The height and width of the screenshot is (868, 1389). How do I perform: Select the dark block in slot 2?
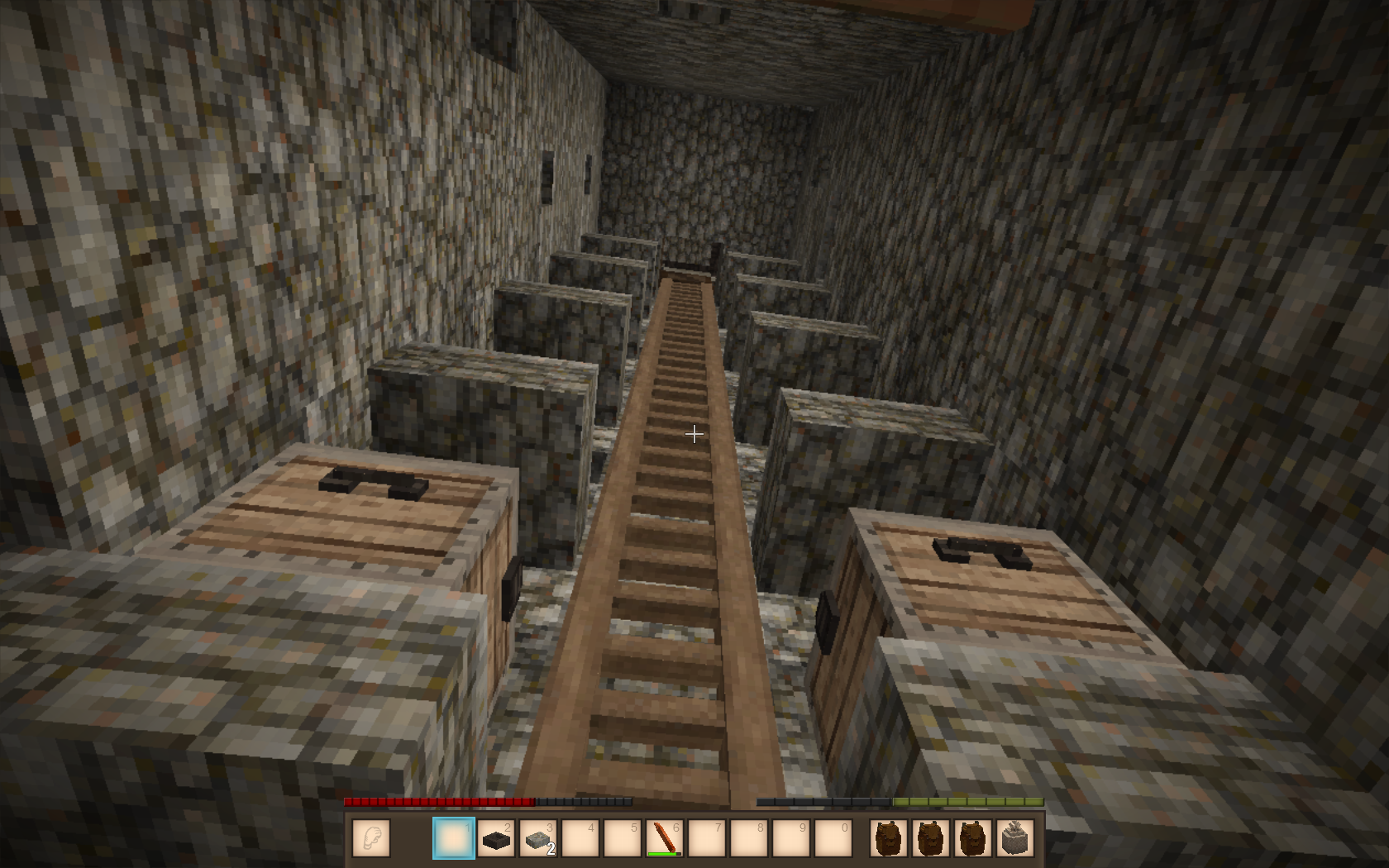496,838
